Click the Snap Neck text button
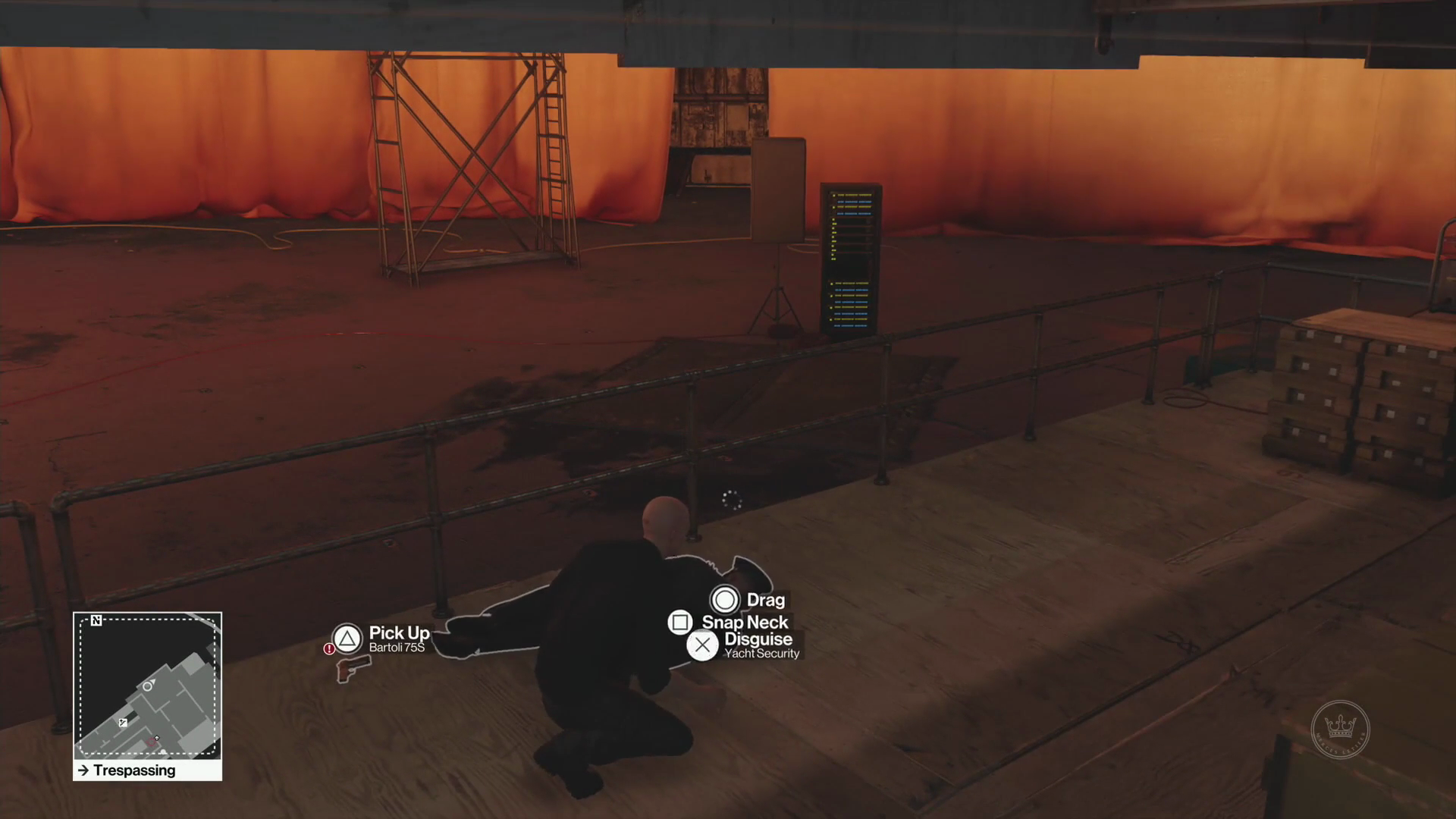Image resolution: width=1456 pixels, height=819 pixels. 747,622
